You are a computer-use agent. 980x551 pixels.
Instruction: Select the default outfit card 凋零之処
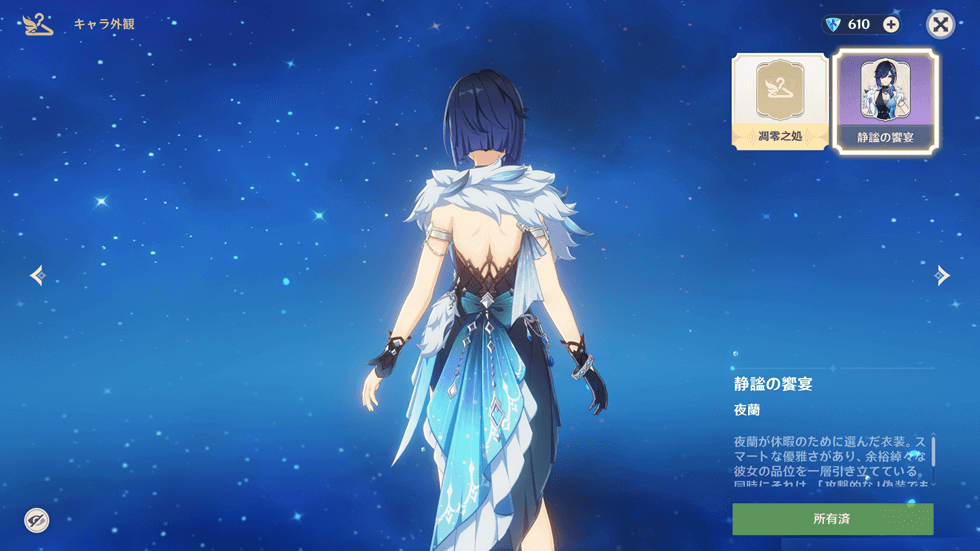(x=780, y=102)
